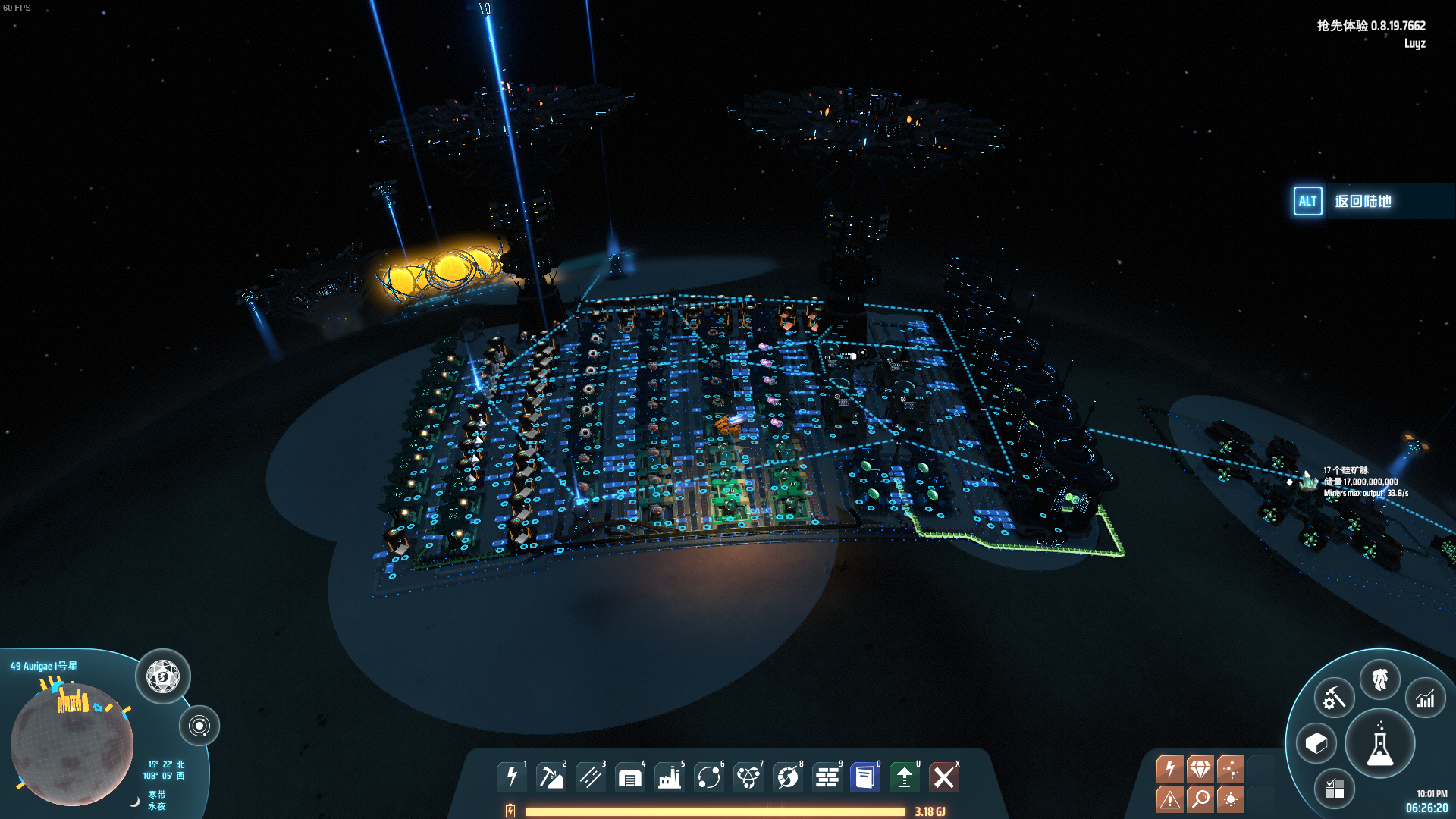Choose the atom research build category
The height and width of the screenshot is (819, 1456).
coord(748,777)
